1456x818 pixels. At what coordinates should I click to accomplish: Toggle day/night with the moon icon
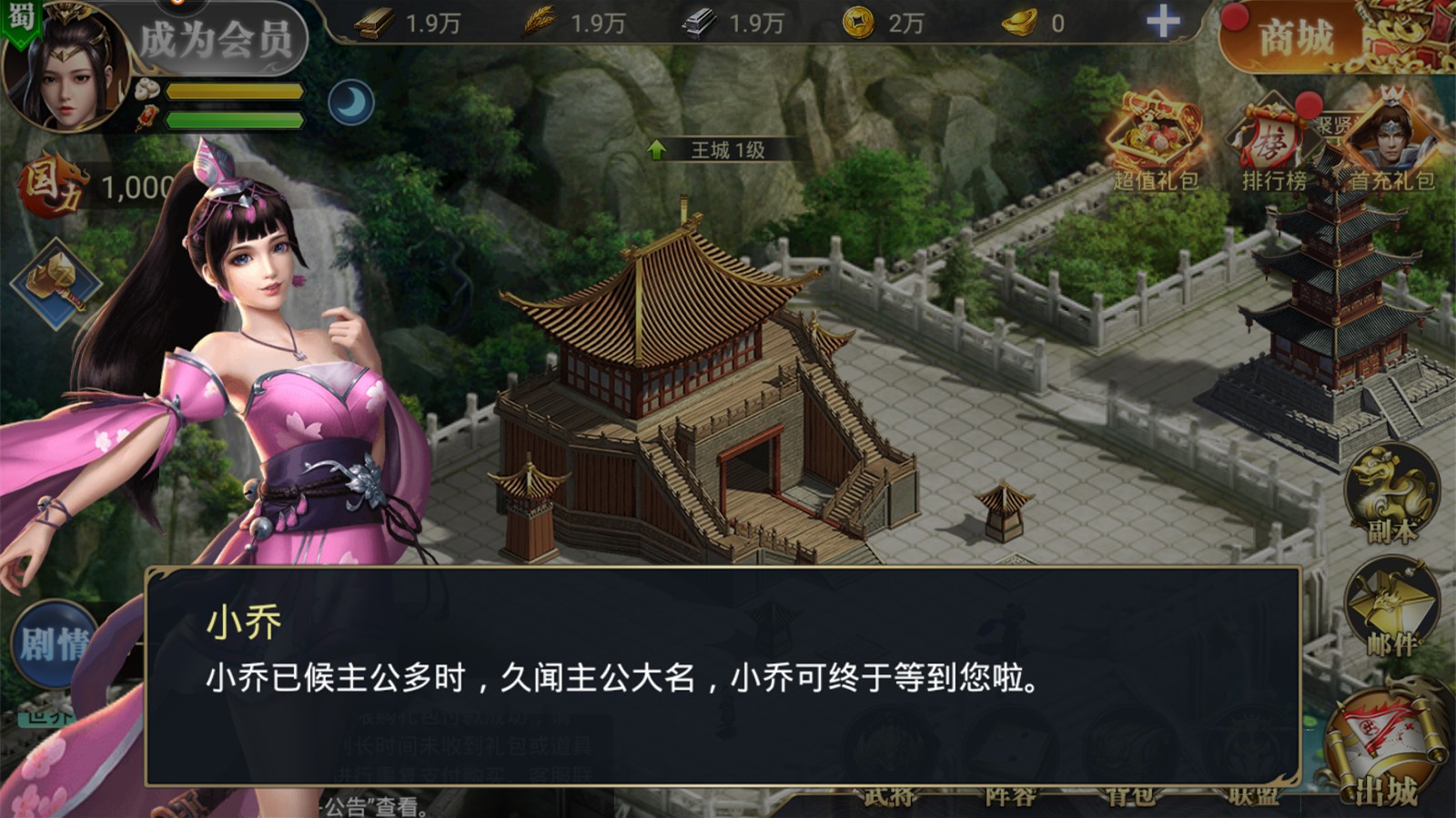coord(353,100)
